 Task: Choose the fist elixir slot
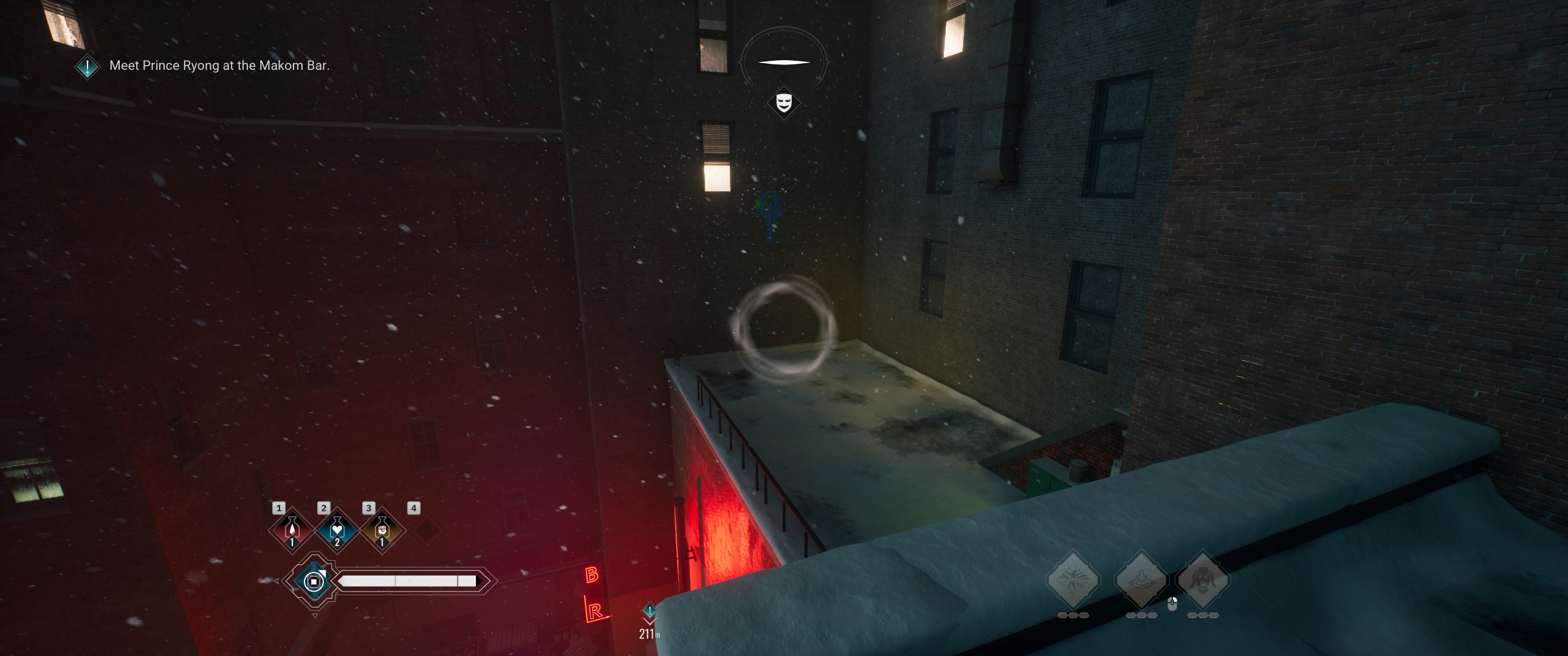[x=382, y=530]
